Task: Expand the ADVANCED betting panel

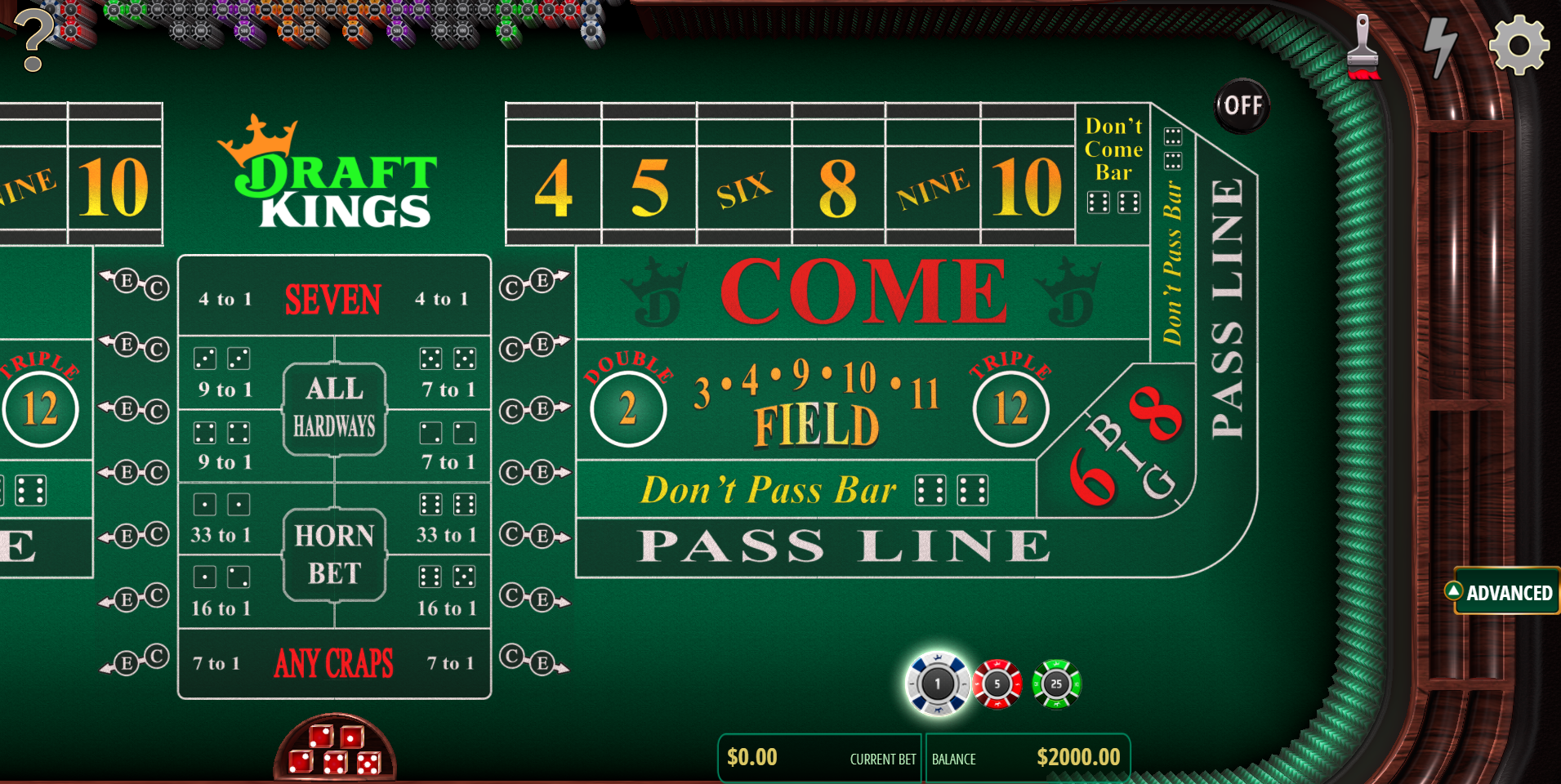Action: [1505, 591]
